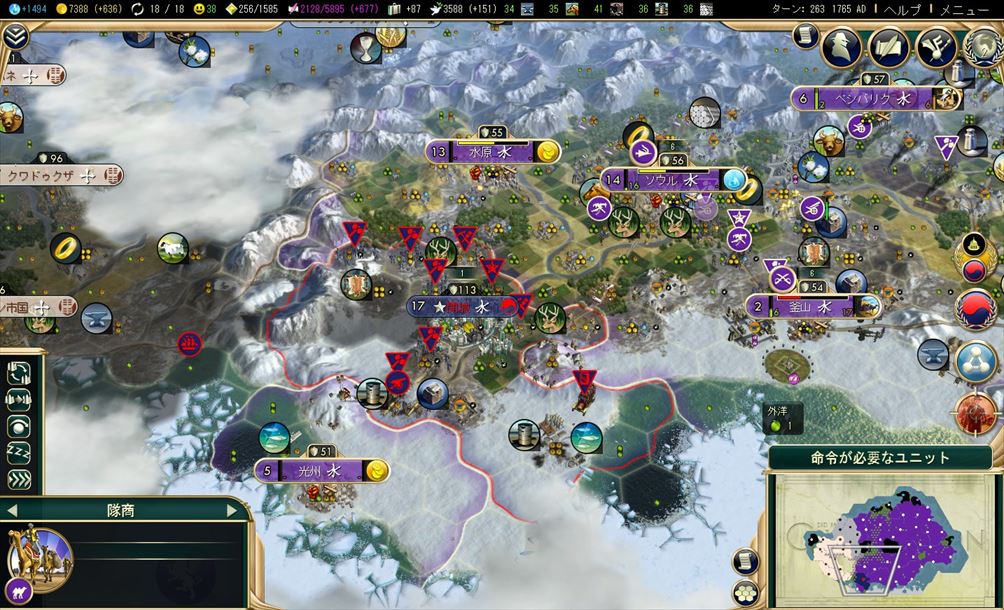
Task: Open the social policies scroll-and-quill icon
Action: click(888, 46)
